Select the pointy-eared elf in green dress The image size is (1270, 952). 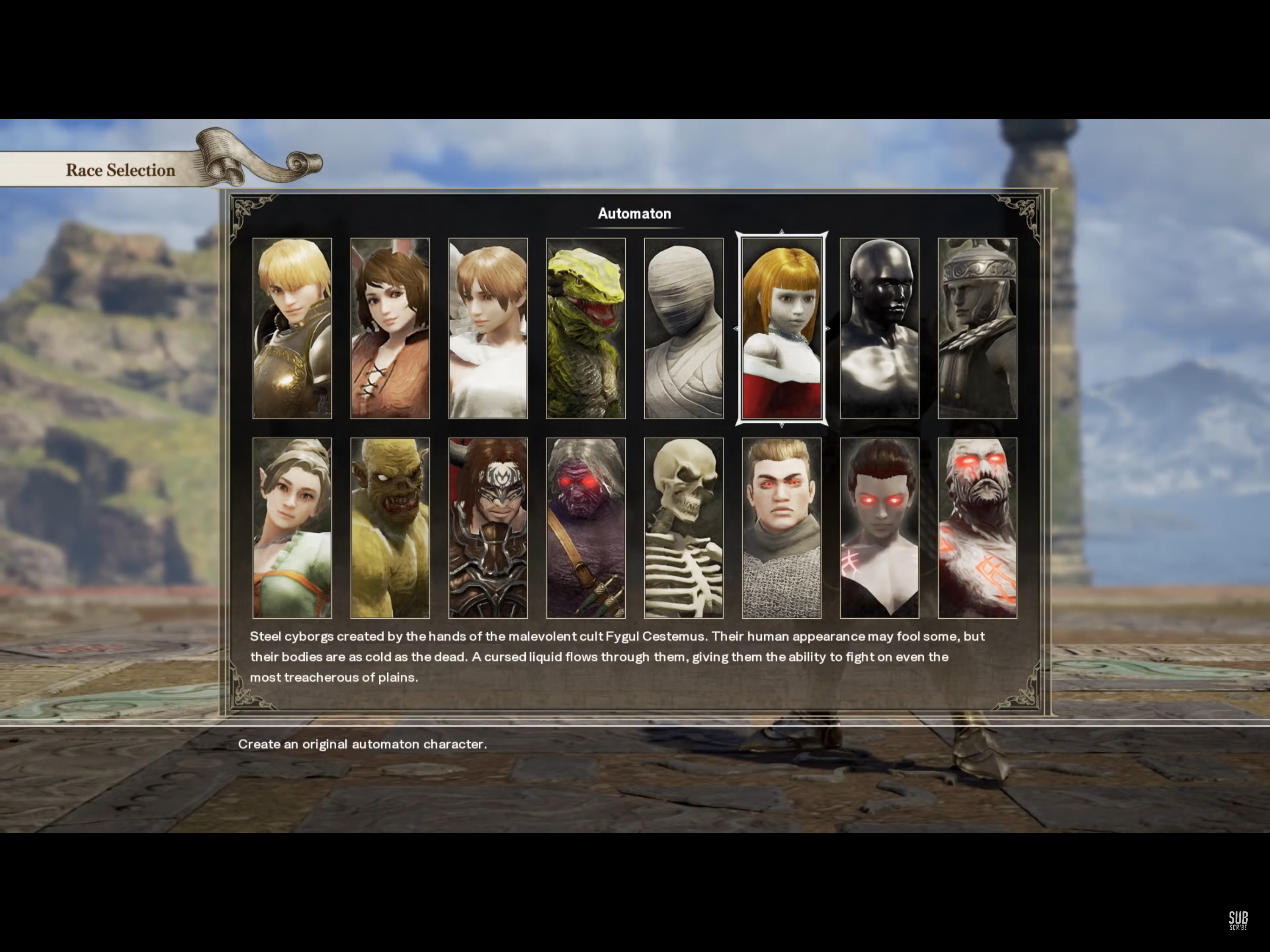click(x=291, y=528)
